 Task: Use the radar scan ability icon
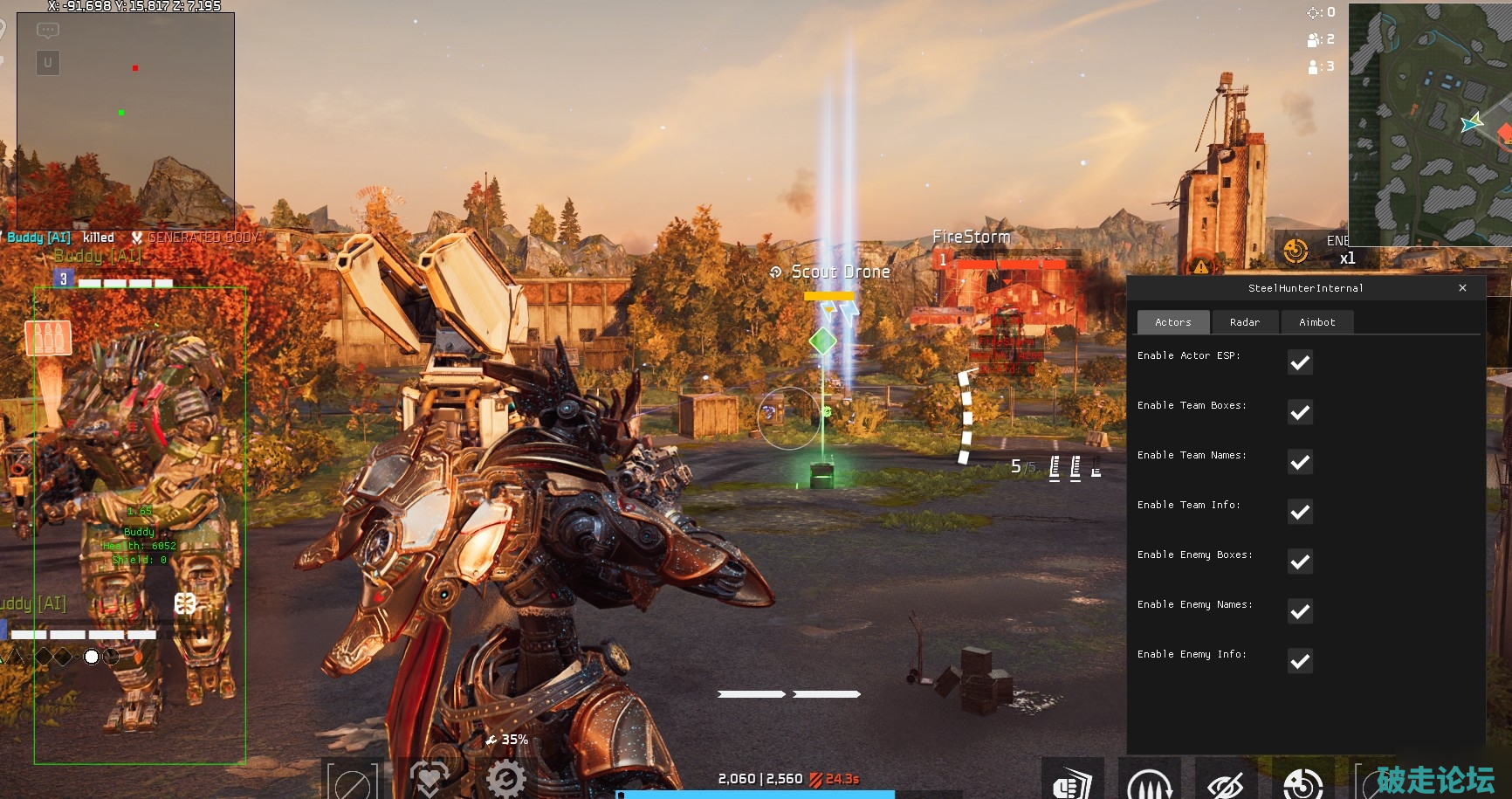pos(1302,783)
